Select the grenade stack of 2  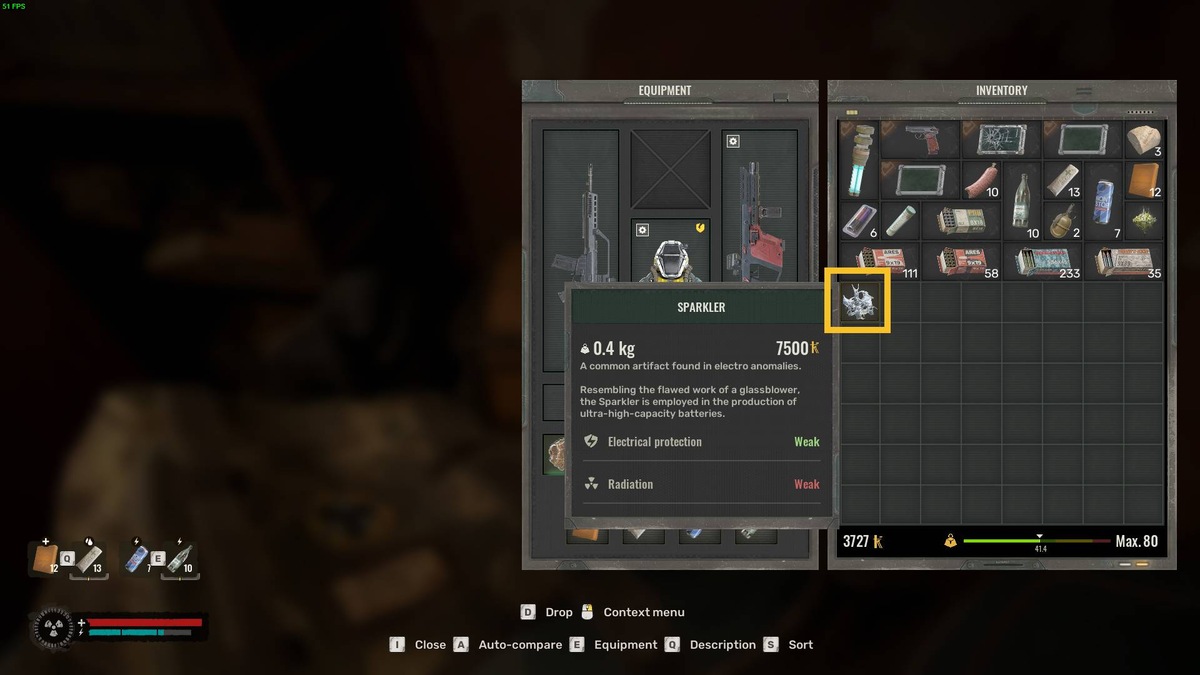coord(1062,220)
